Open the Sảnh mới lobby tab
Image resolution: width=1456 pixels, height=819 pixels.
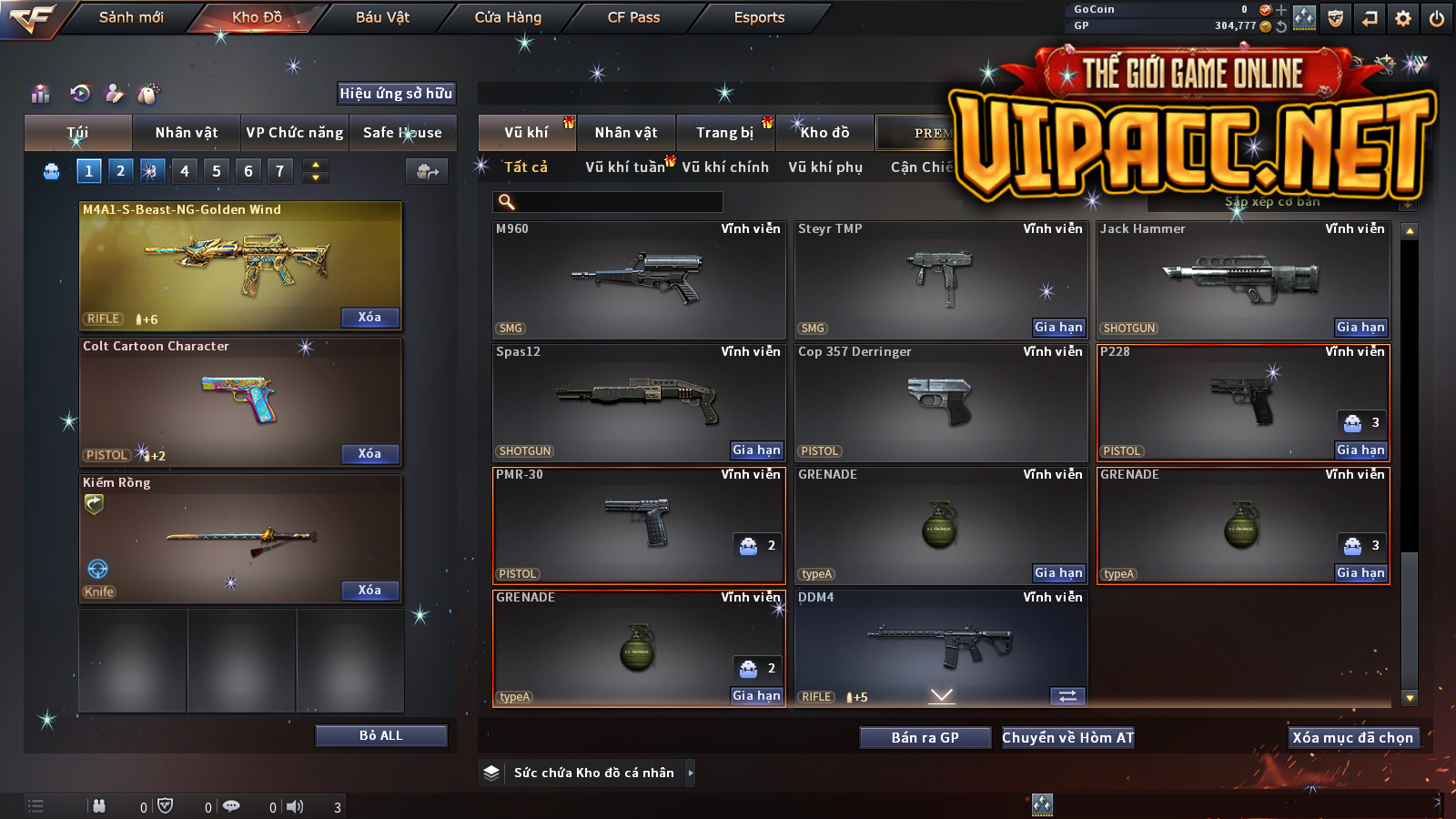click(x=131, y=17)
